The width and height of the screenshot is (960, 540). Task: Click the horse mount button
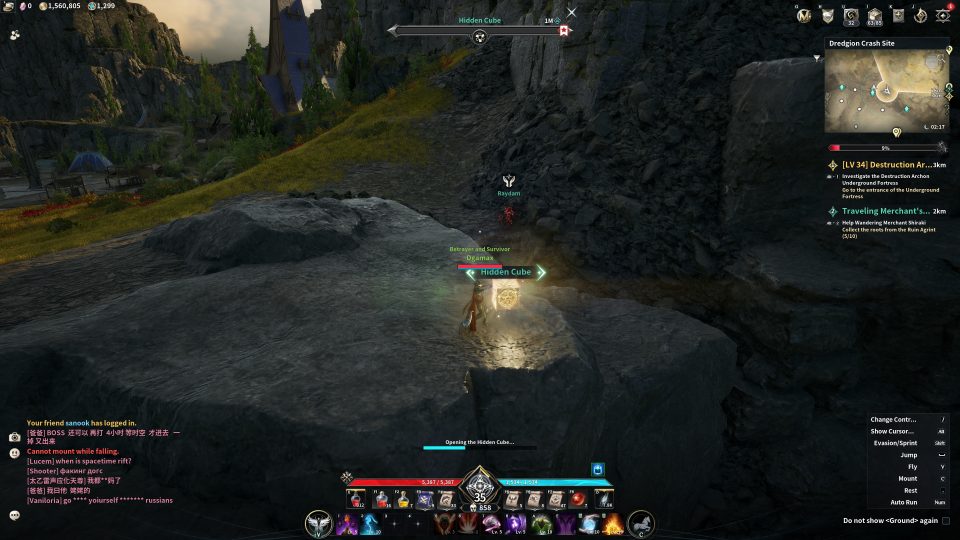641,523
